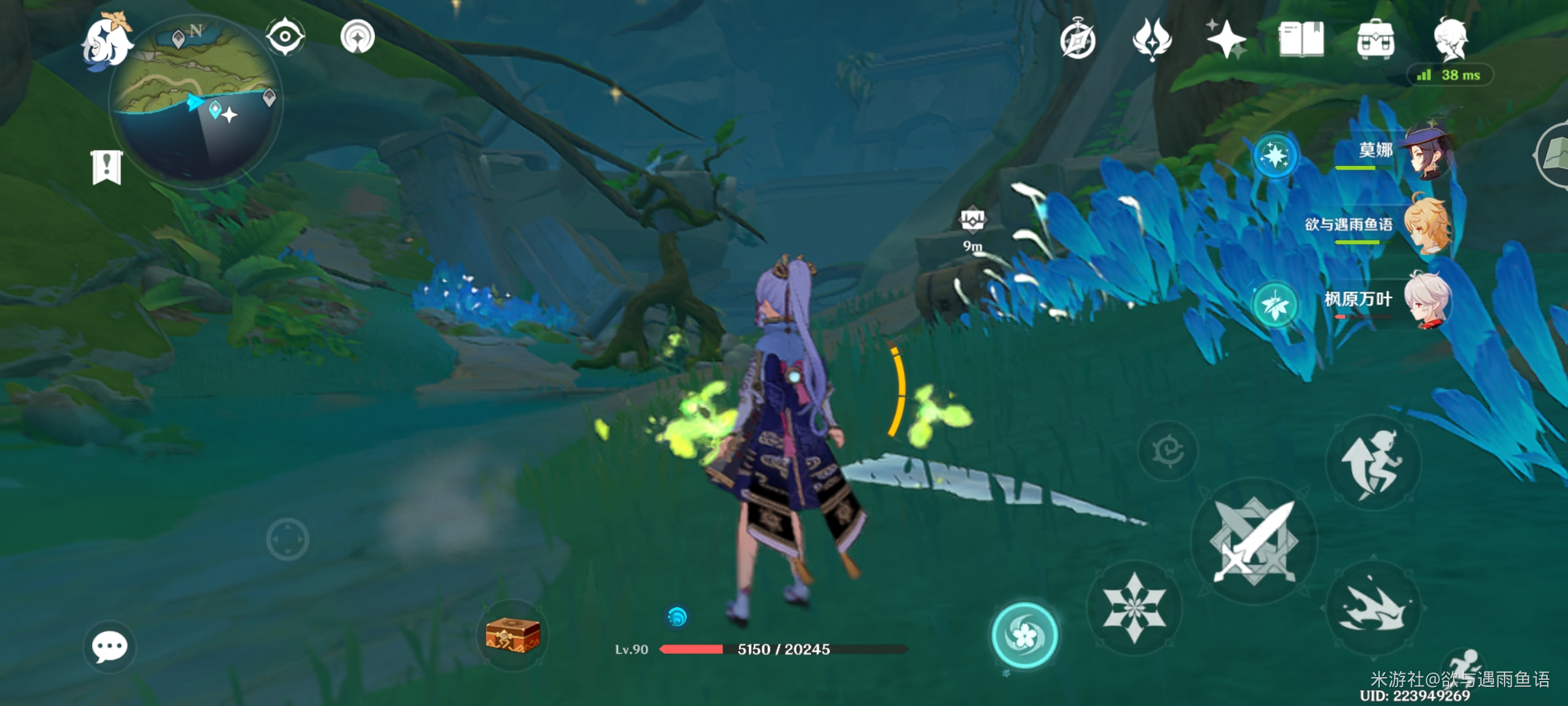Open the character screen head icon
The image size is (1568, 706).
tap(1451, 39)
